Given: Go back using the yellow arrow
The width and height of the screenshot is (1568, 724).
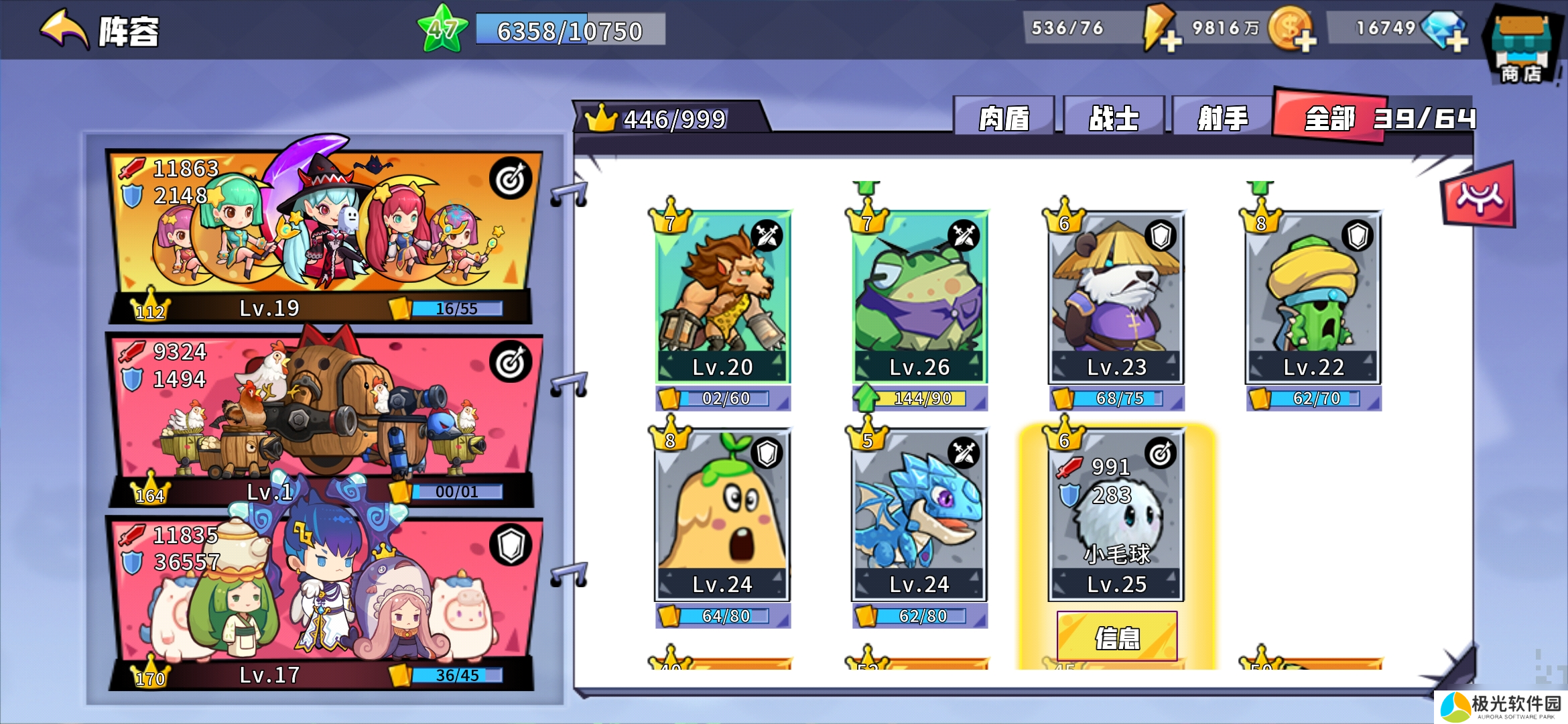Looking at the screenshot, I should pyautogui.click(x=65, y=30).
